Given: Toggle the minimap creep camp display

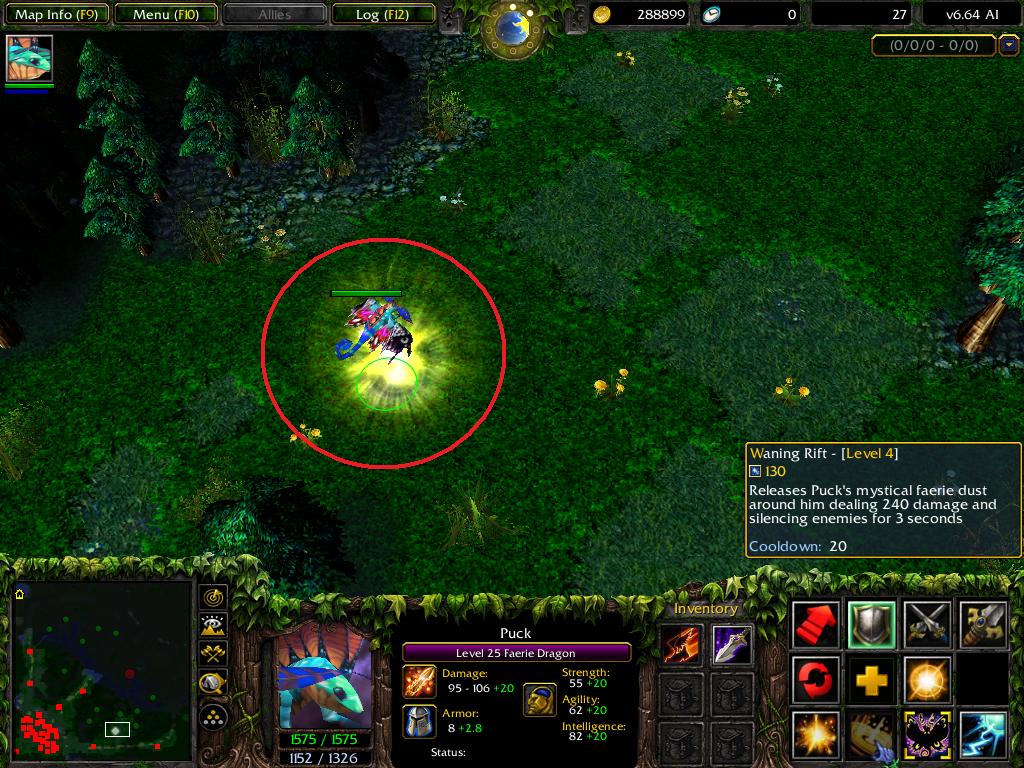Looking at the screenshot, I should click(x=213, y=685).
